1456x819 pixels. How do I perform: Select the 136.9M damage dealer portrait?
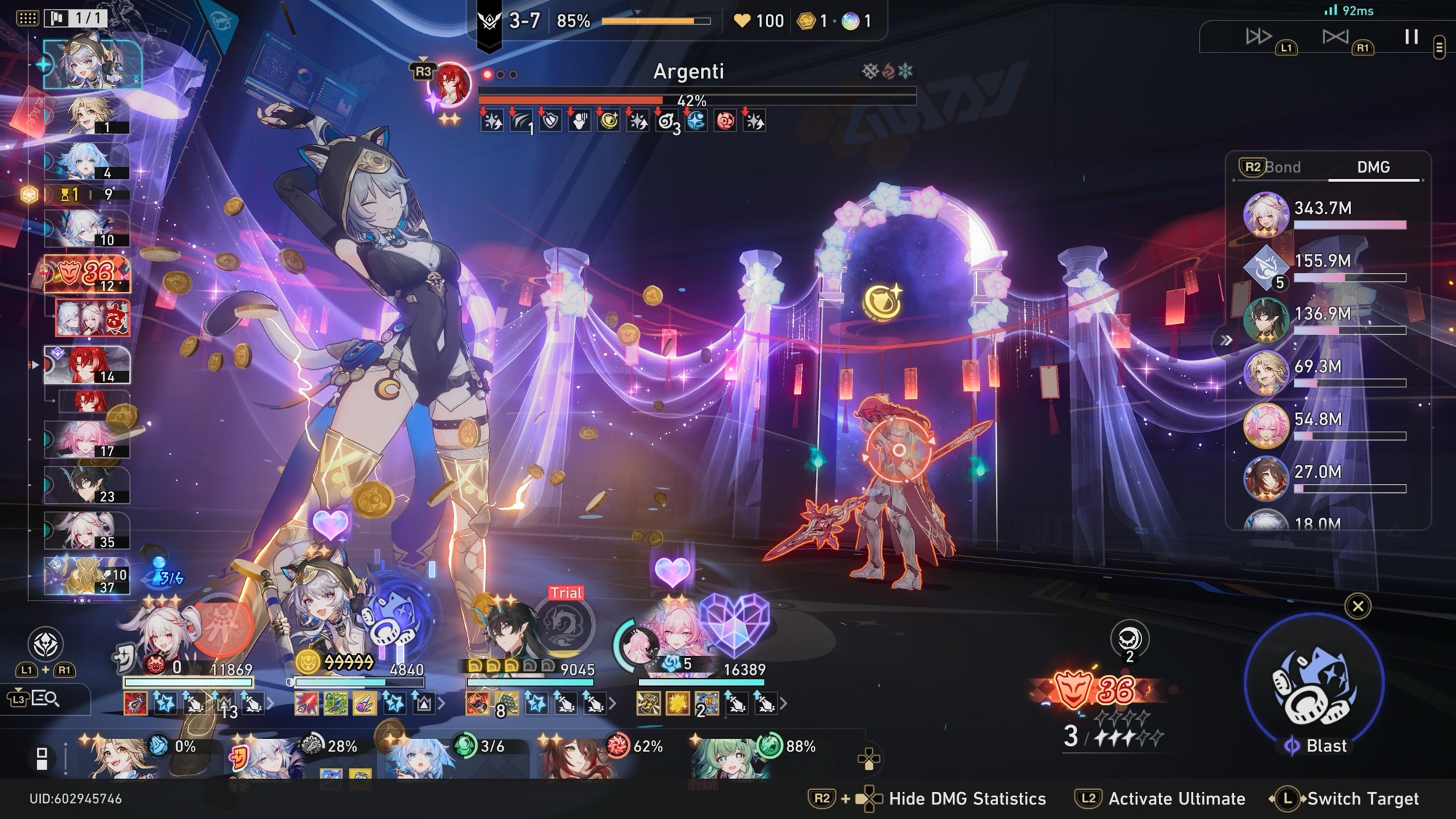pyautogui.click(x=1265, y=320)
